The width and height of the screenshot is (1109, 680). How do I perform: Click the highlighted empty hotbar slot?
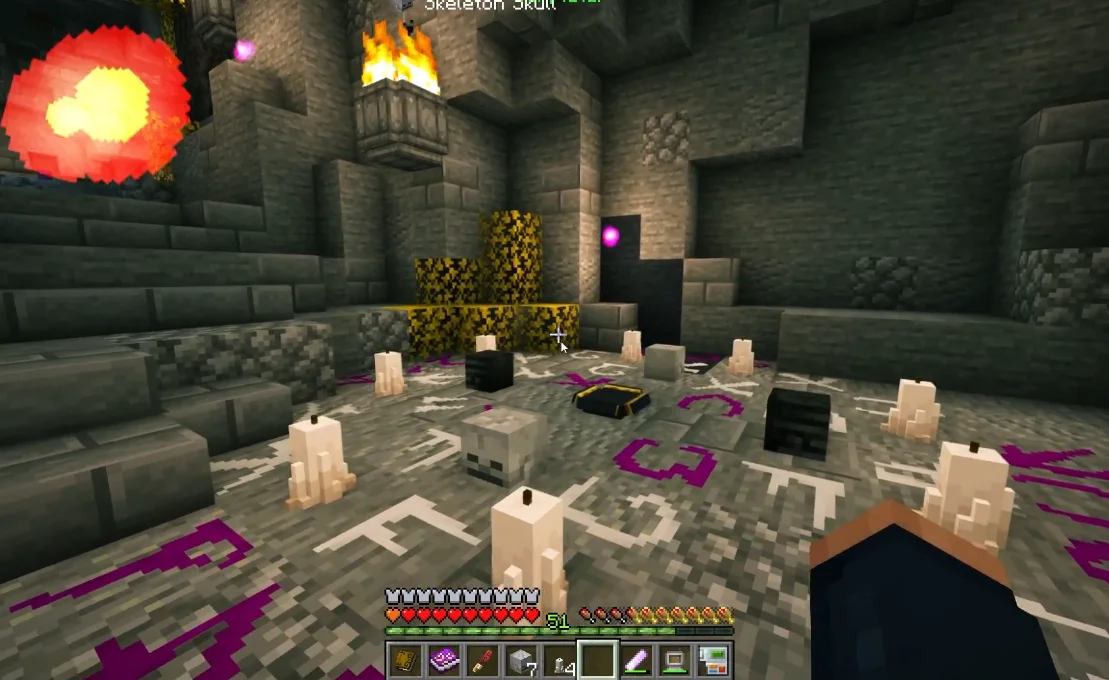tap(598, 660)
